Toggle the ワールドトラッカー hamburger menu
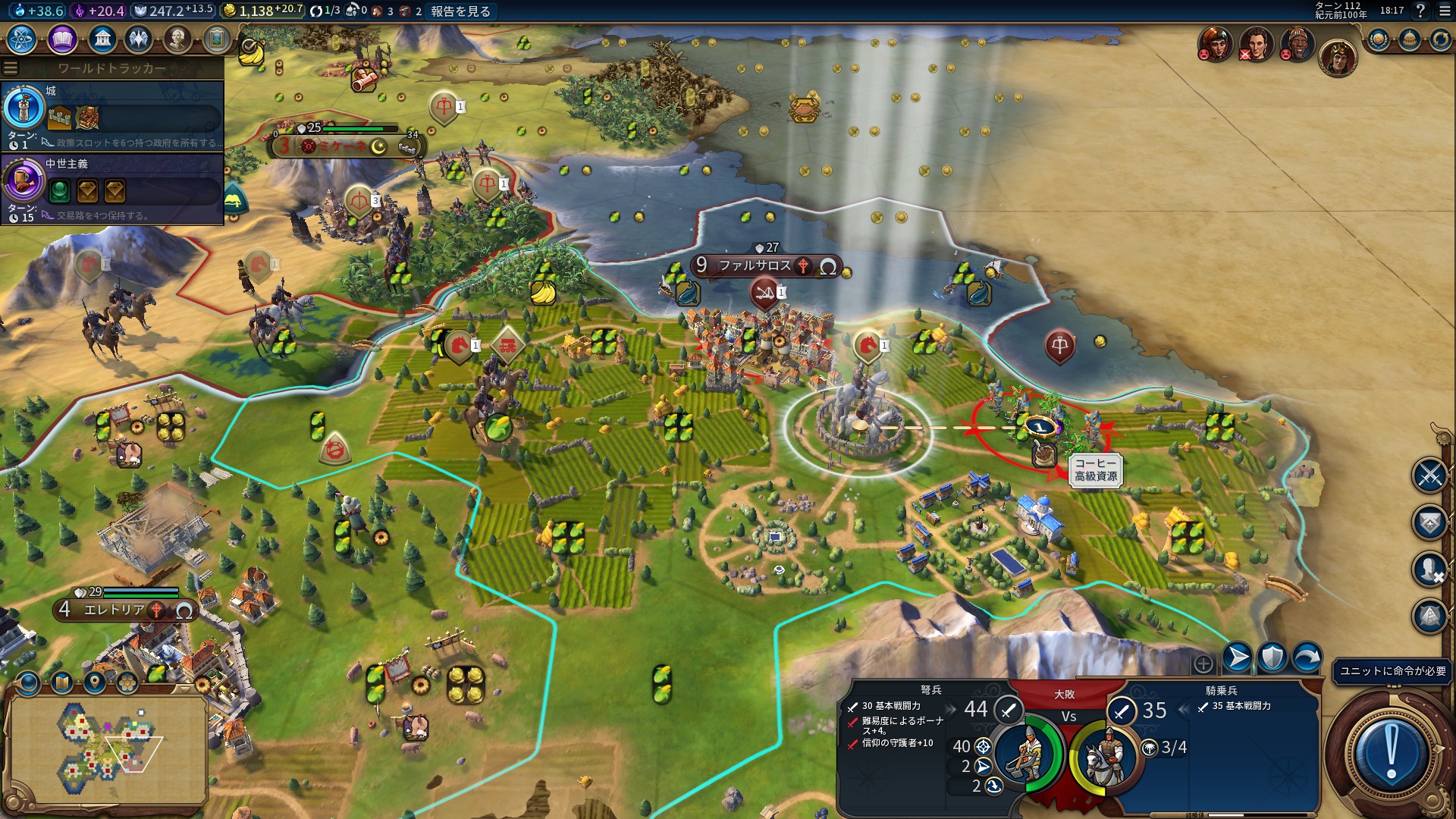This screenshot has height=819, width=1456. [11, 68]
